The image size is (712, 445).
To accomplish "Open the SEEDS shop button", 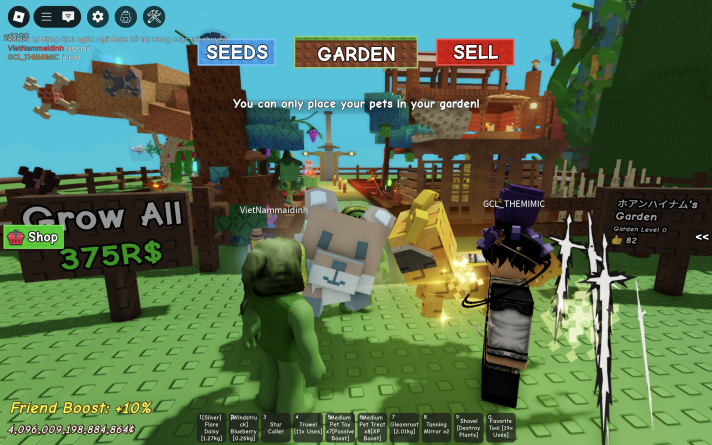I will [236, 52].
